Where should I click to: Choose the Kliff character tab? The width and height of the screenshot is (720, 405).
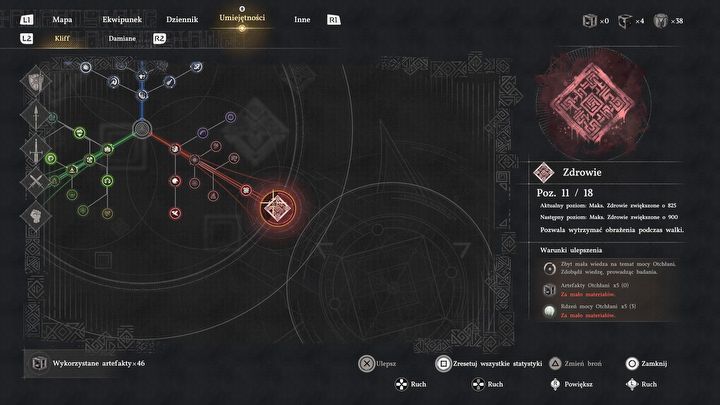pyautogui.click(x=63, y=38)
